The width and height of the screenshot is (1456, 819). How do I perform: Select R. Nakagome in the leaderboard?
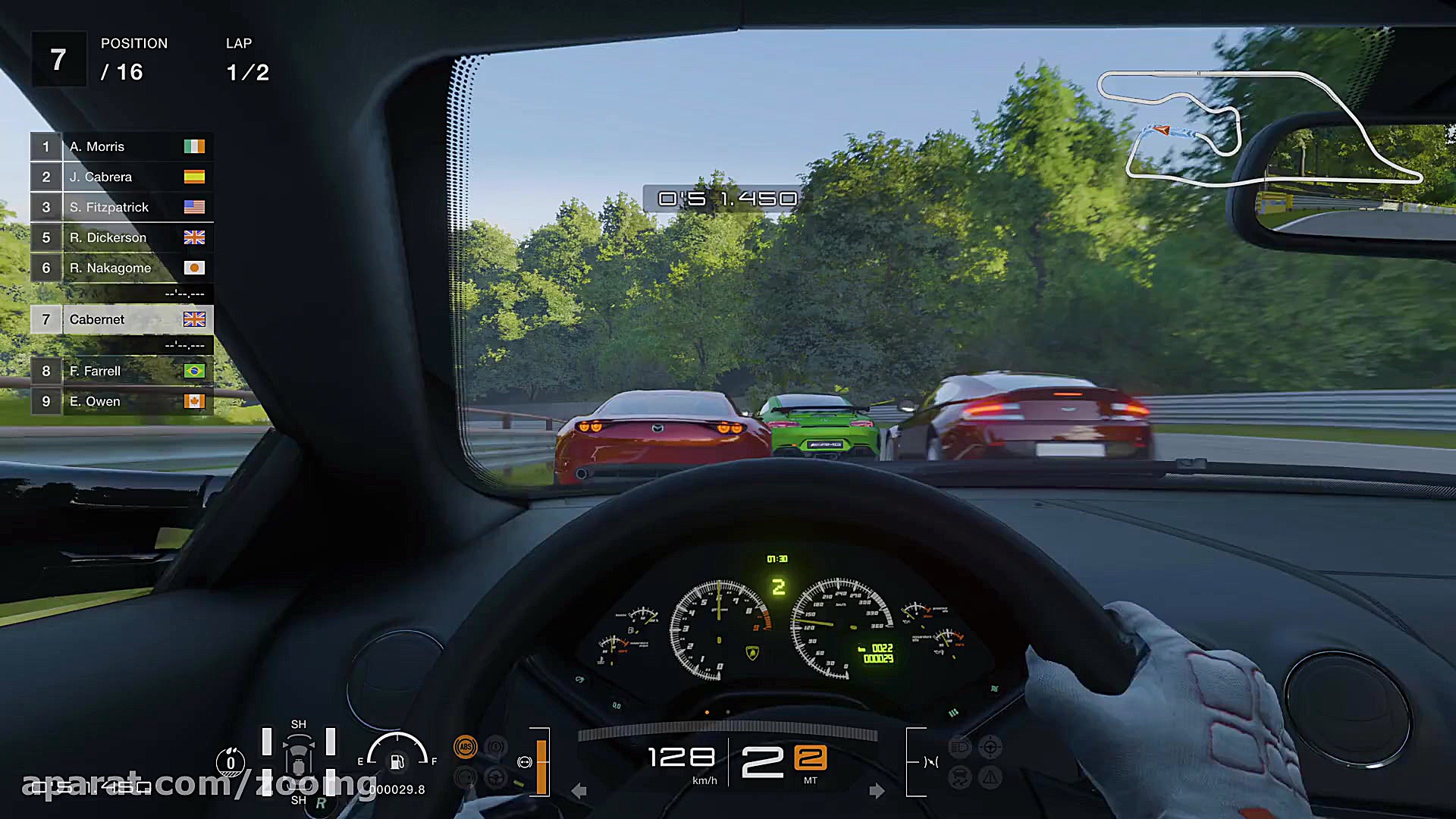(121, 268)
